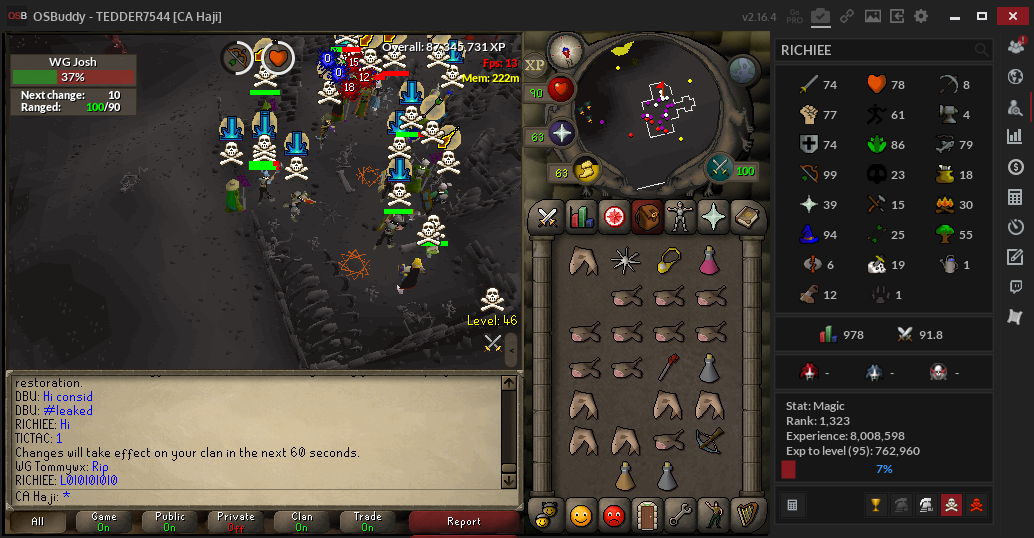This screenshot has width=1034, height=538.
Task: Click the Report button
Action: pos(464,522)
